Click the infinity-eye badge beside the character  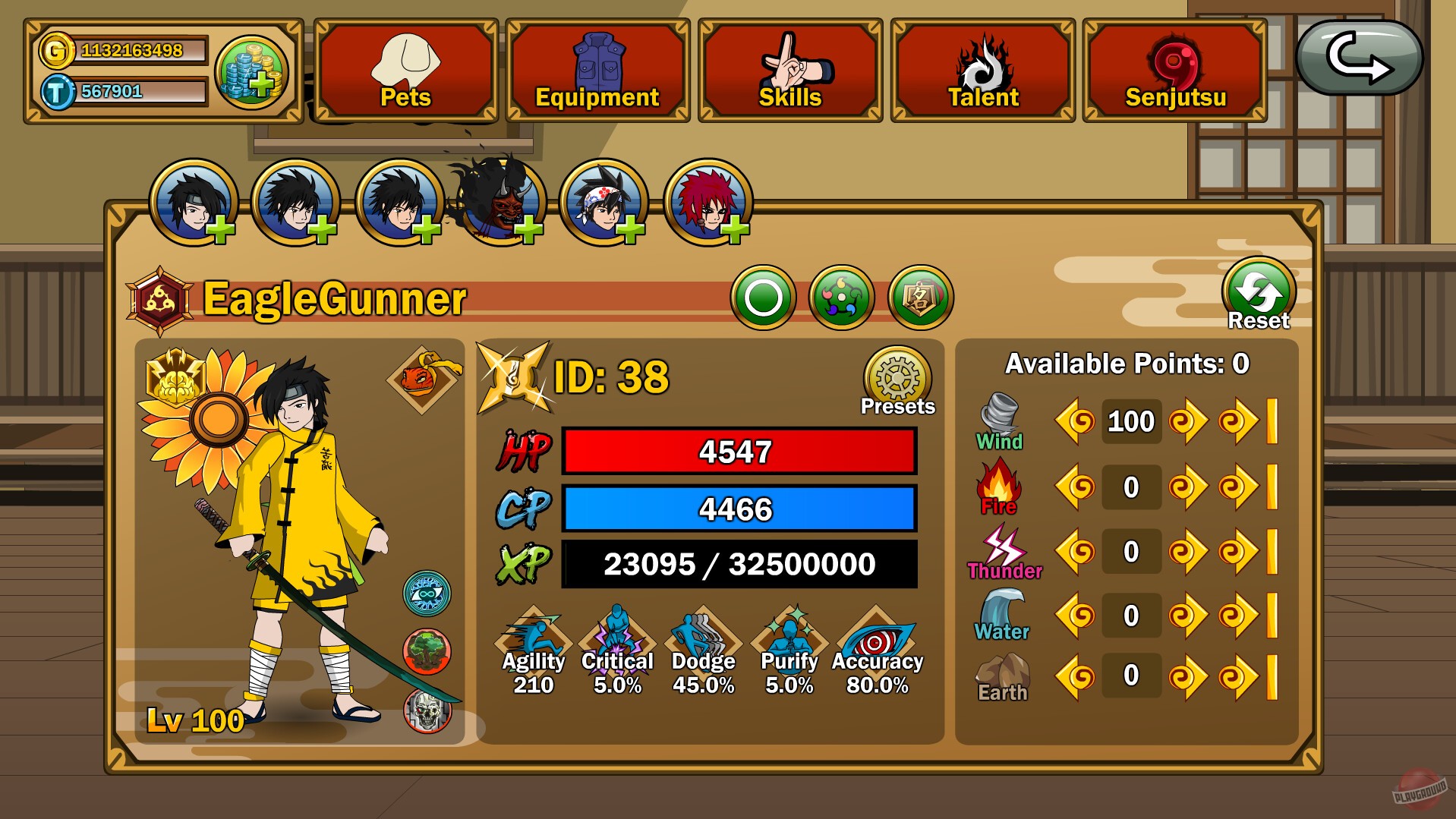tap(426, 594)
